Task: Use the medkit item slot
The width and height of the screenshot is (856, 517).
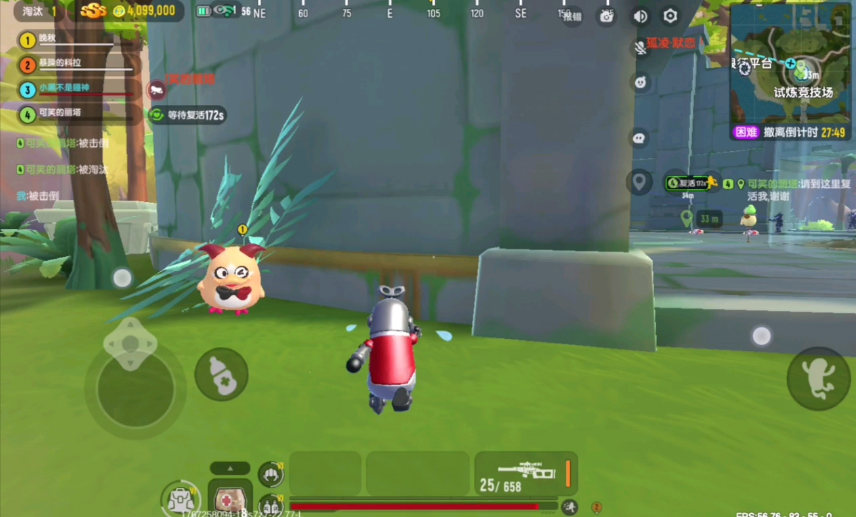Action: coord(230,497)
